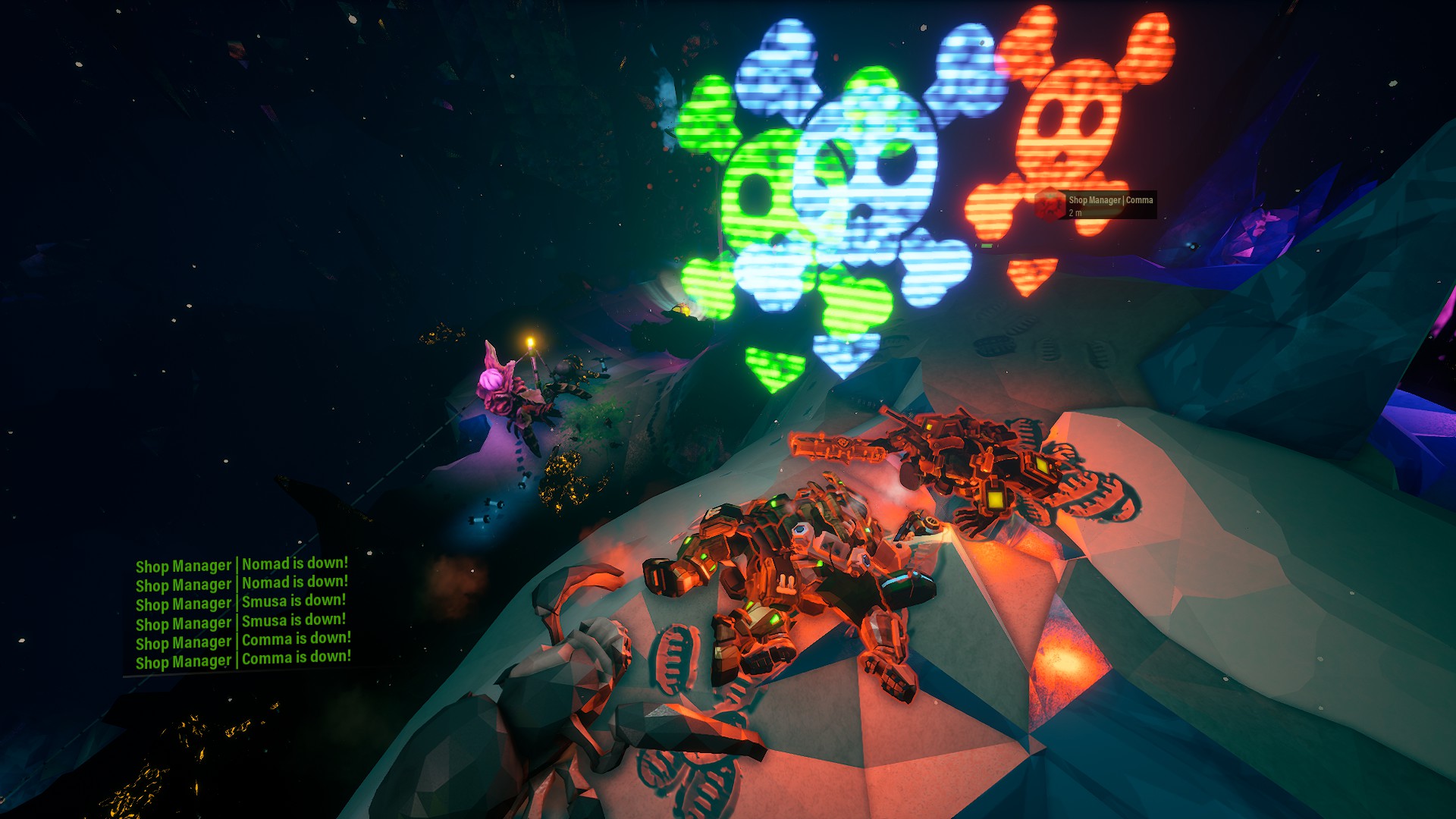Click the green team chat log
This screenshot has height=819, width=1456.
pos(243,613)
